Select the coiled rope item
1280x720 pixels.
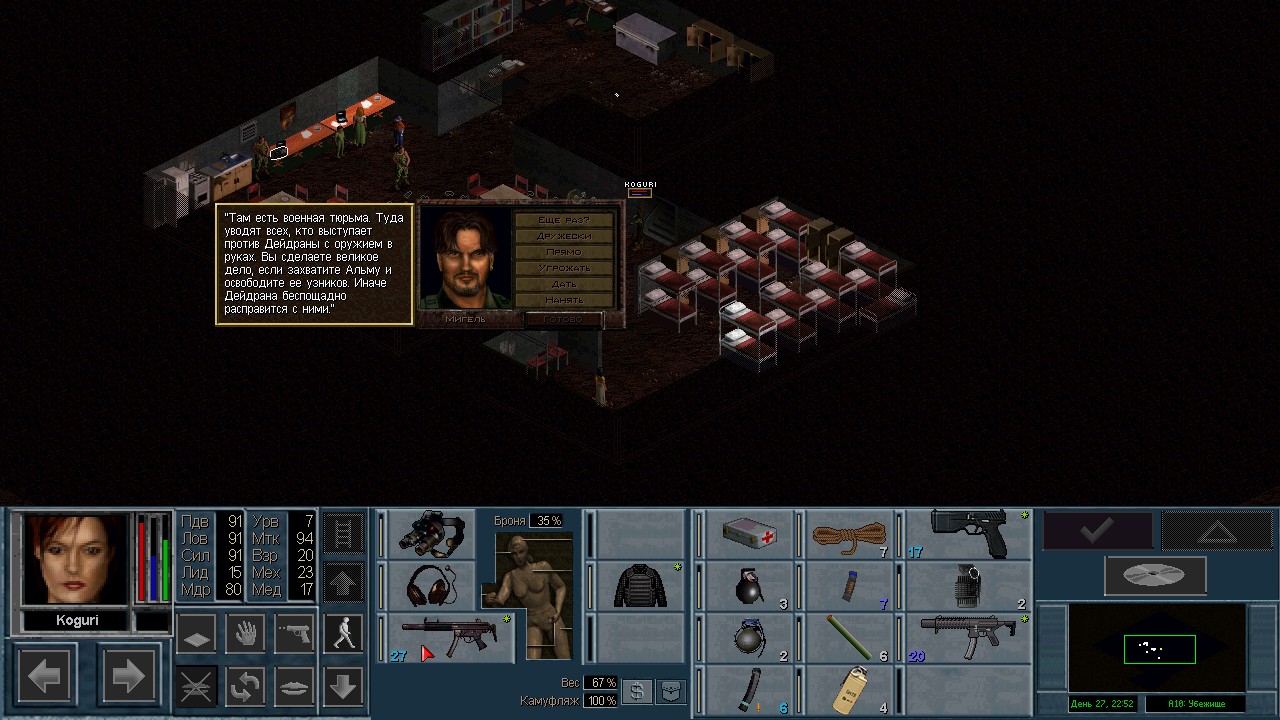click(849, 534)
